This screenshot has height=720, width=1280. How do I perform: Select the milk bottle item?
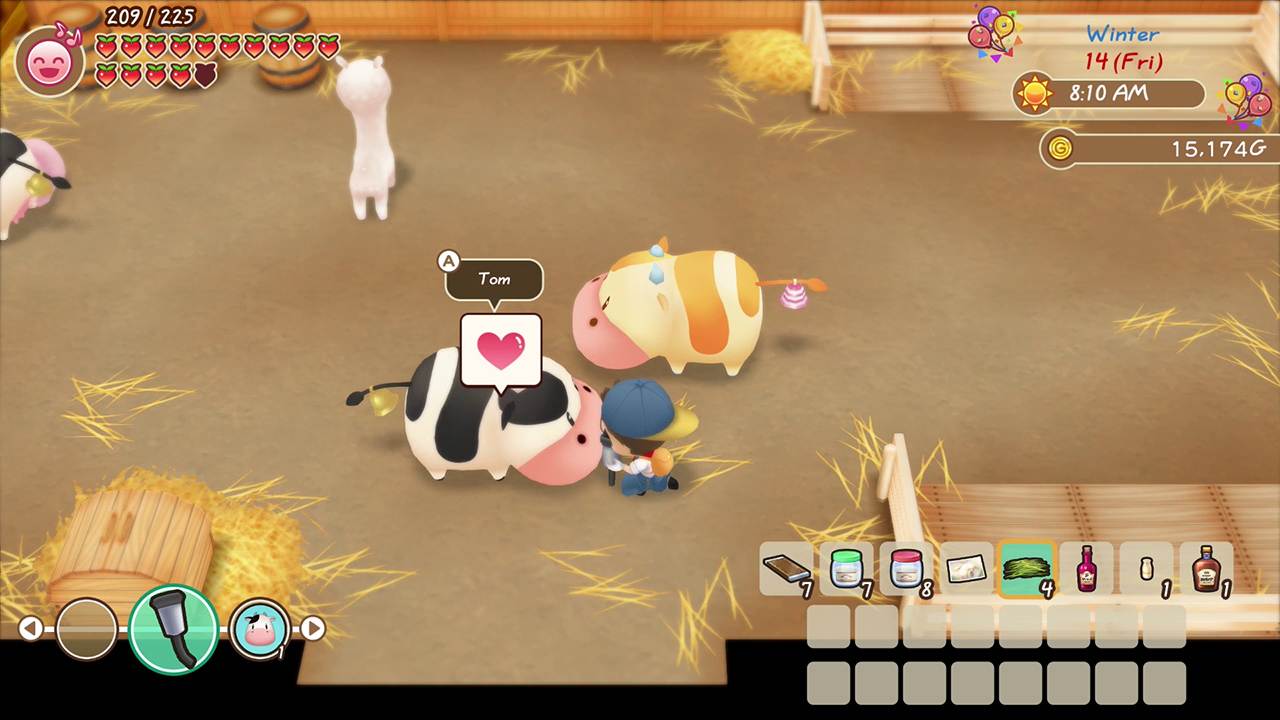click(x=1147, y=570)
